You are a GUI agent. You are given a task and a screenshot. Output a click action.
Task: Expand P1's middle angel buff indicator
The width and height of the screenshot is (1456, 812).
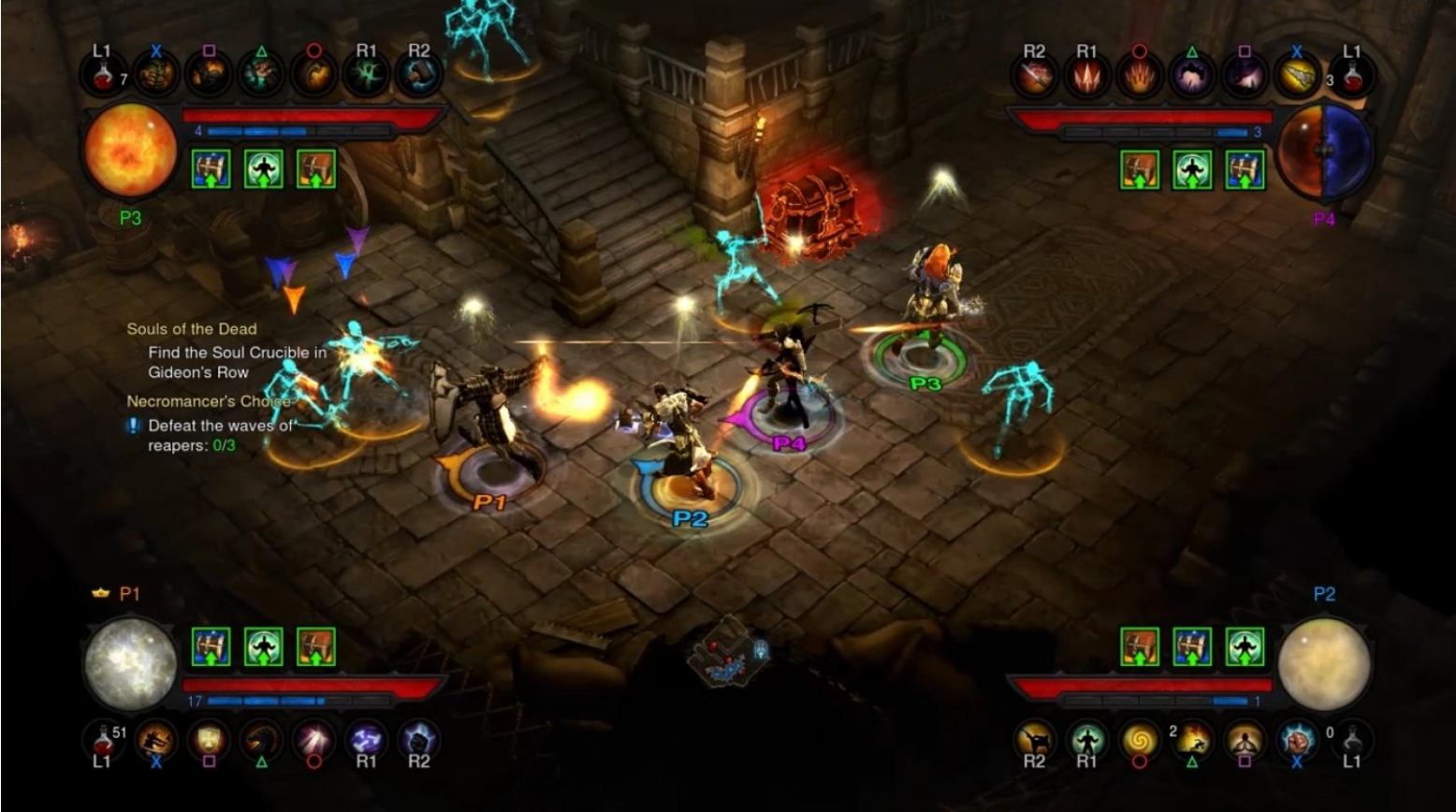265,645
